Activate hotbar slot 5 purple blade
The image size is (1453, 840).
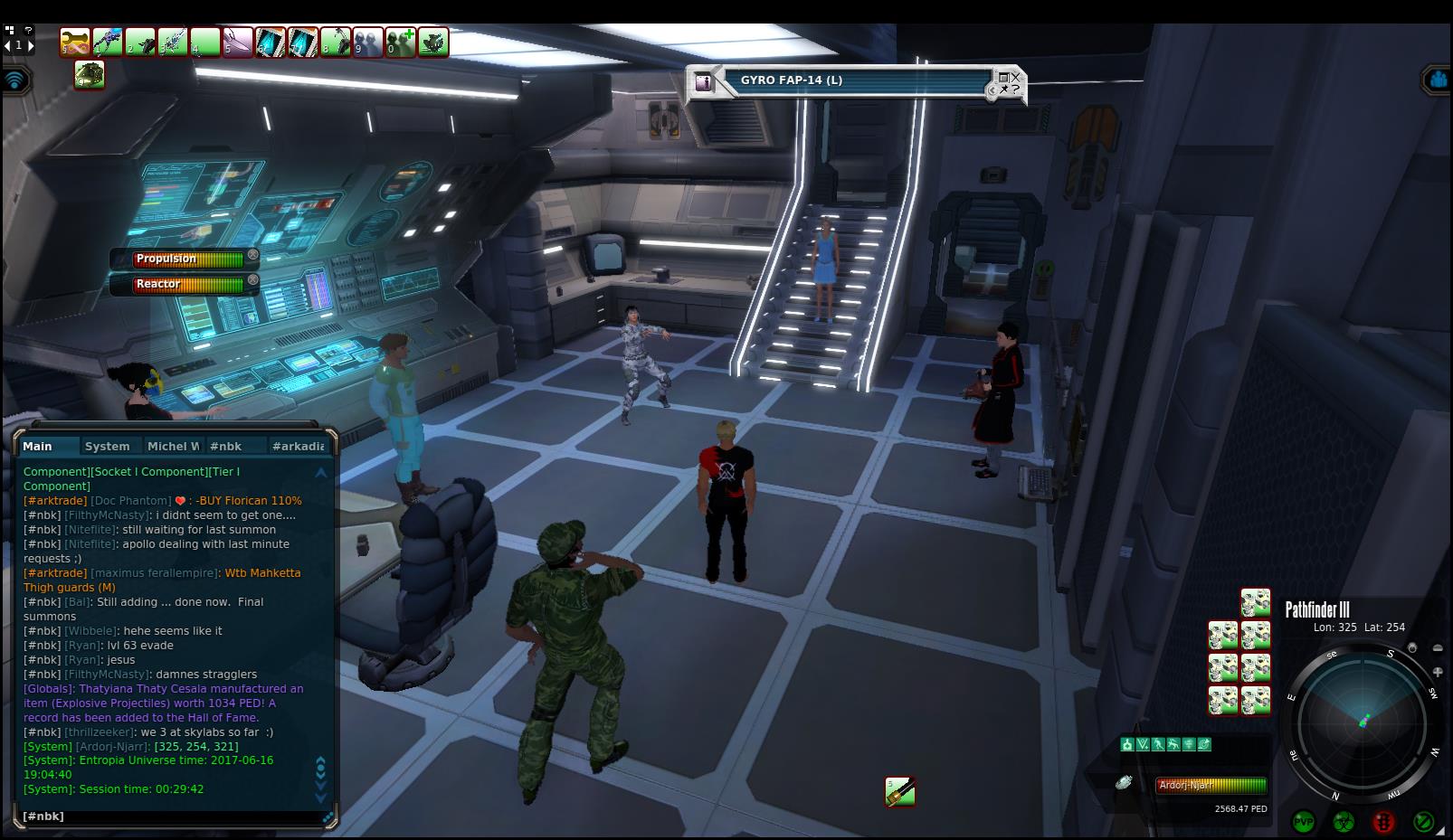tap(238, 42)
